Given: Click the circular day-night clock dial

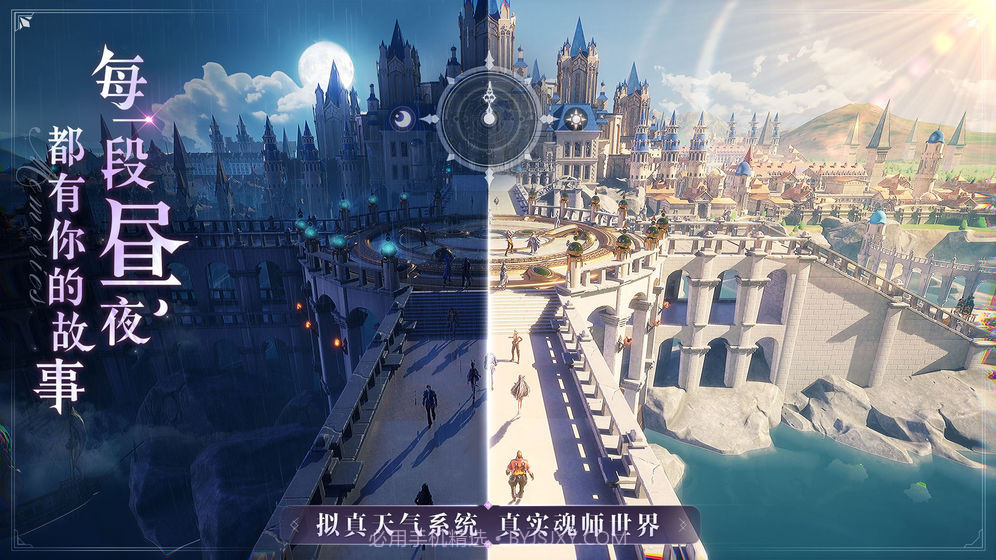Looking at the screenshot, I should point(490,117).
